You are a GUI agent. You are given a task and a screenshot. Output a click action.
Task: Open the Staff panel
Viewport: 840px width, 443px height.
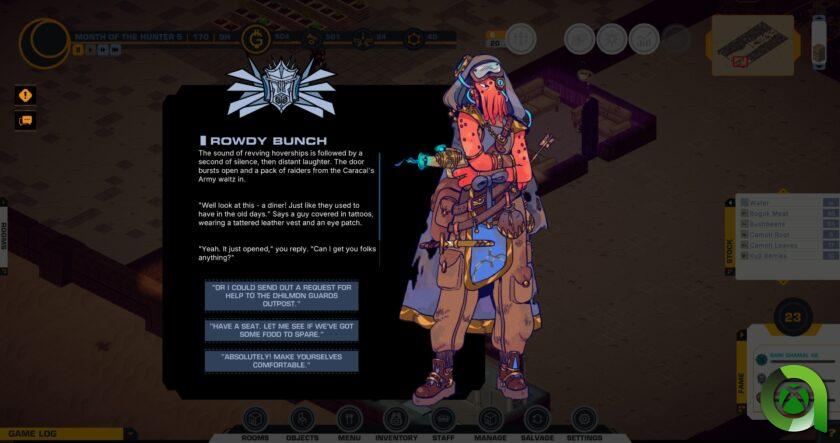[443, 421]
